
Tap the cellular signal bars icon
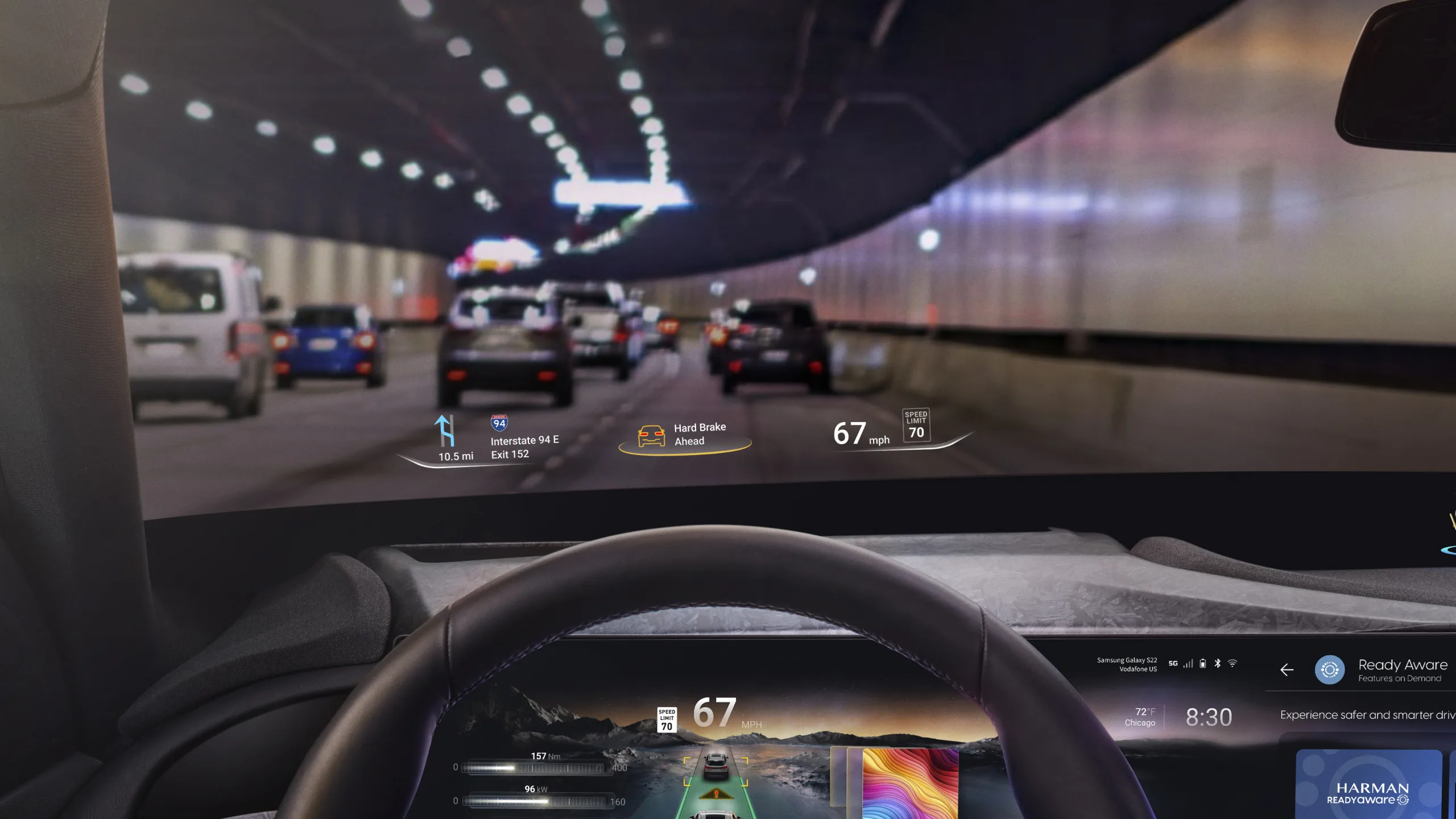(1188, 665)
